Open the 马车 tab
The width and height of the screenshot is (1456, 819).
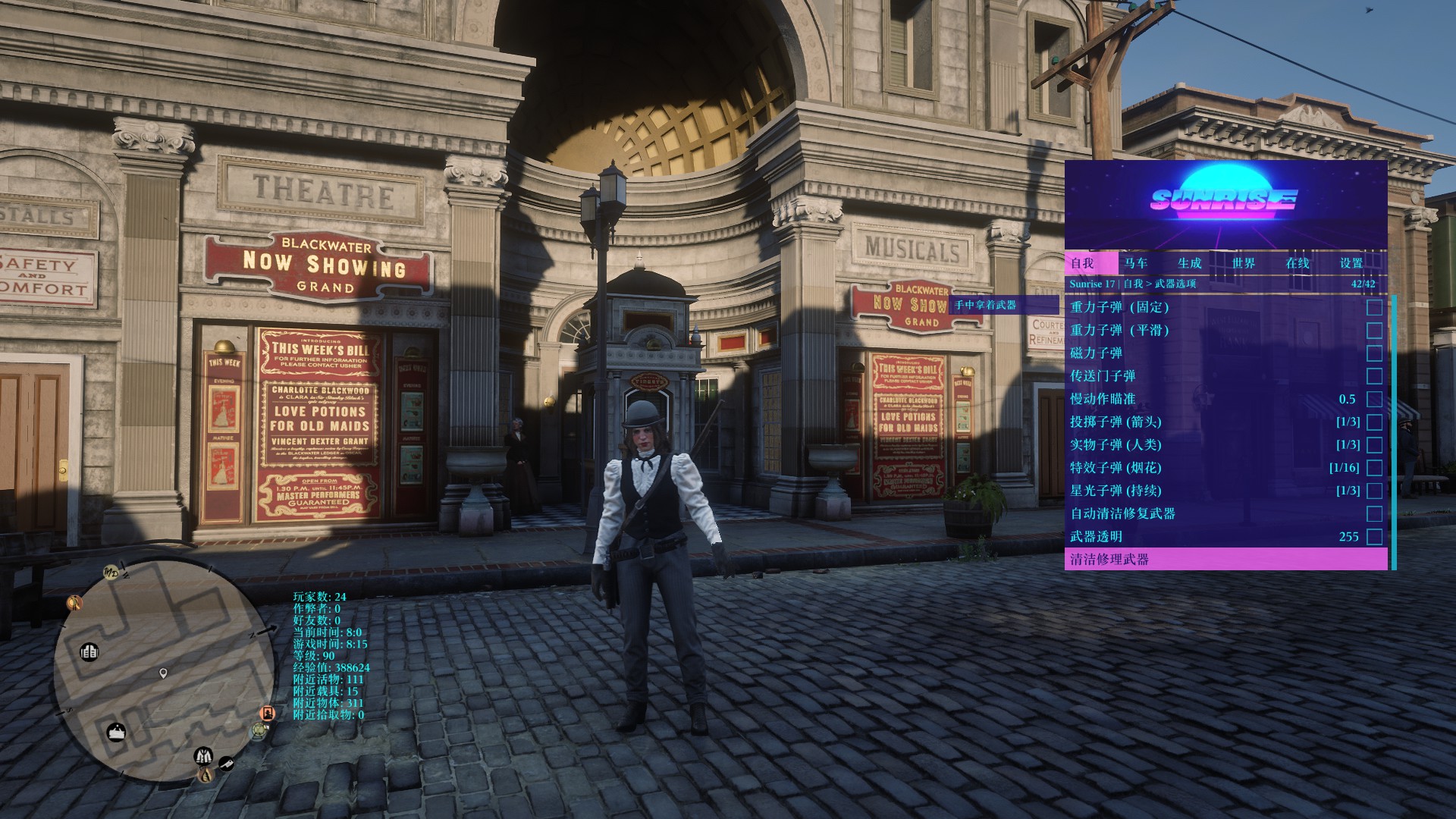(x=1136, y=263)
